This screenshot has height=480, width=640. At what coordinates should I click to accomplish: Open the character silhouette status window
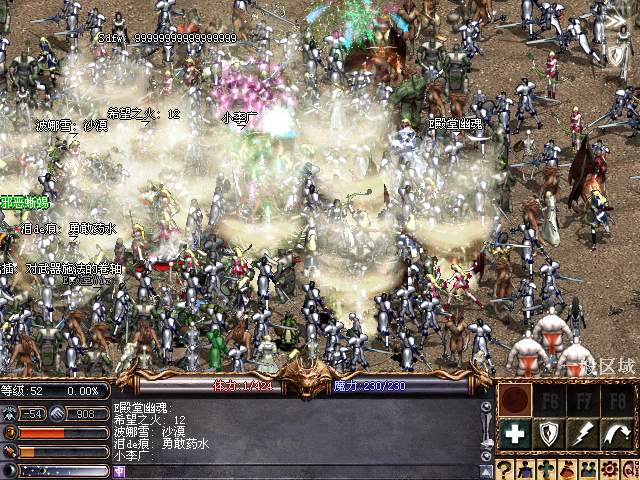(526, 469)
